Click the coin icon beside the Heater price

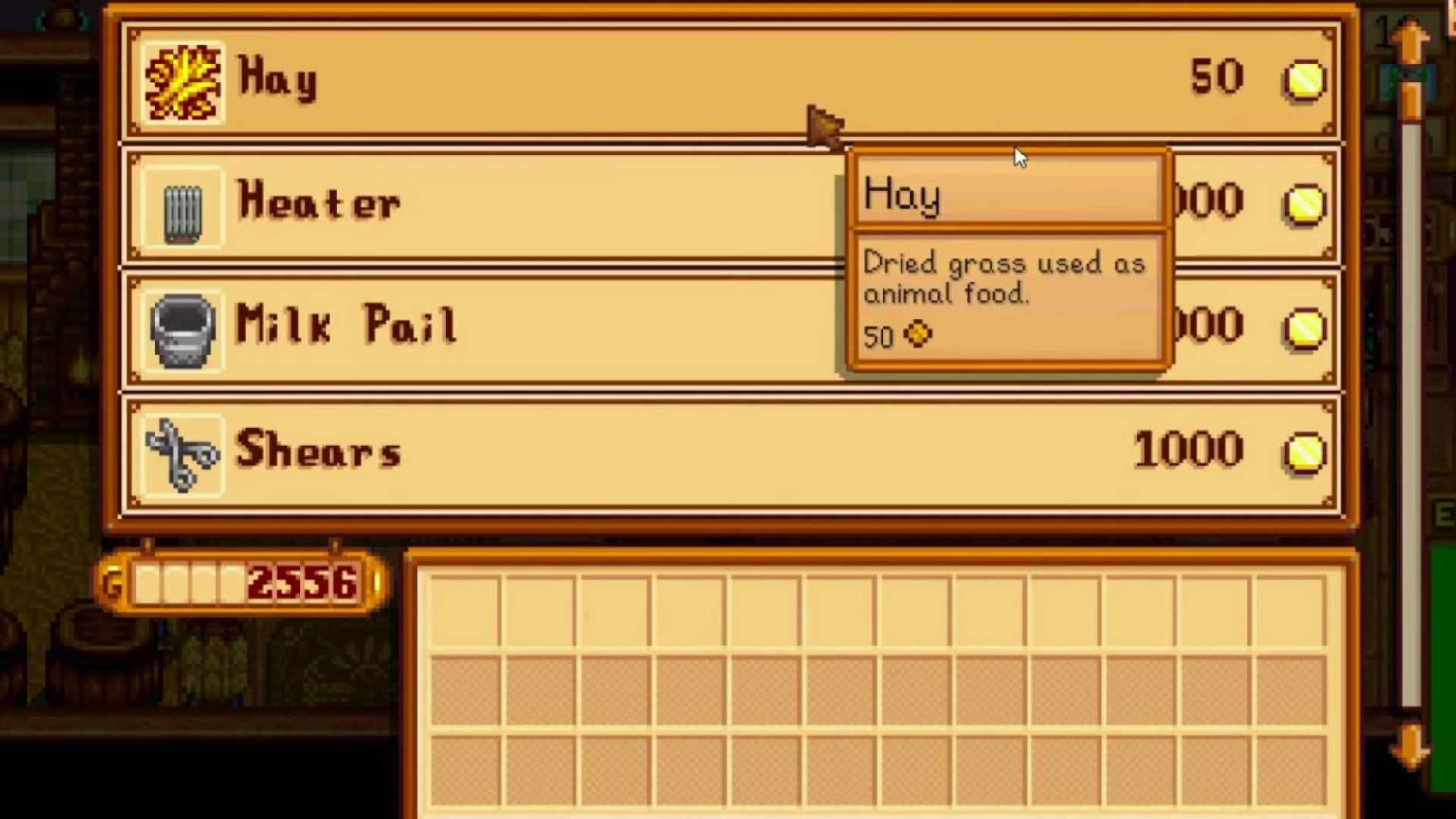[x=1304, y=202]
